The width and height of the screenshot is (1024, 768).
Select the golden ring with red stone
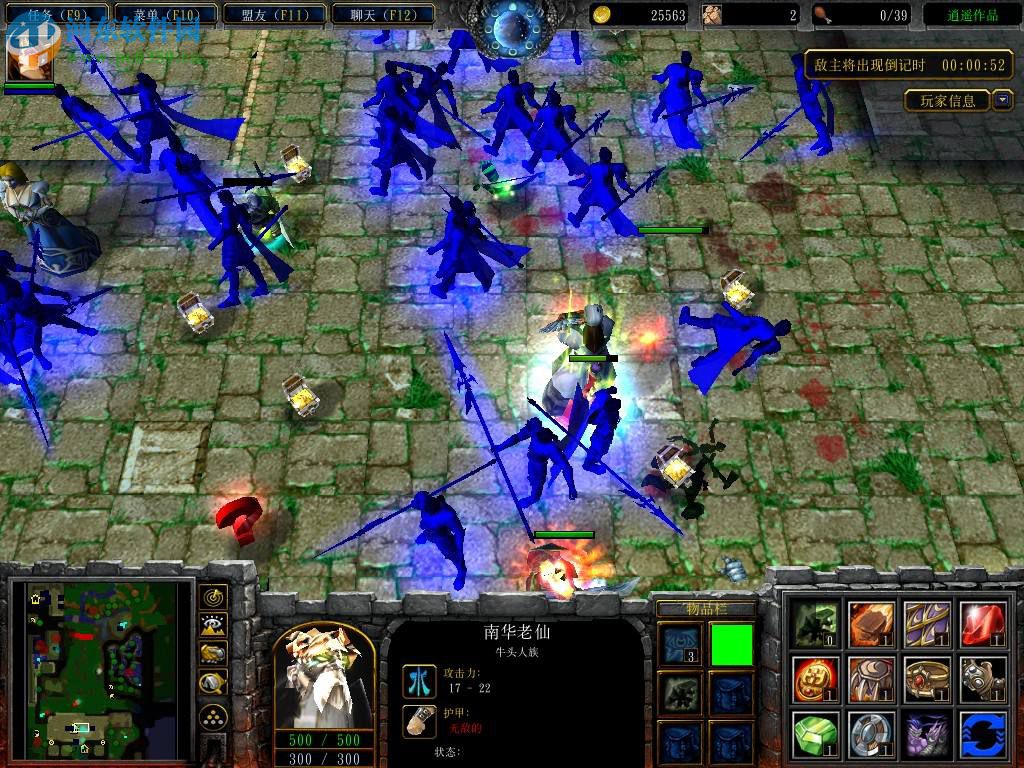coord(927,679)
